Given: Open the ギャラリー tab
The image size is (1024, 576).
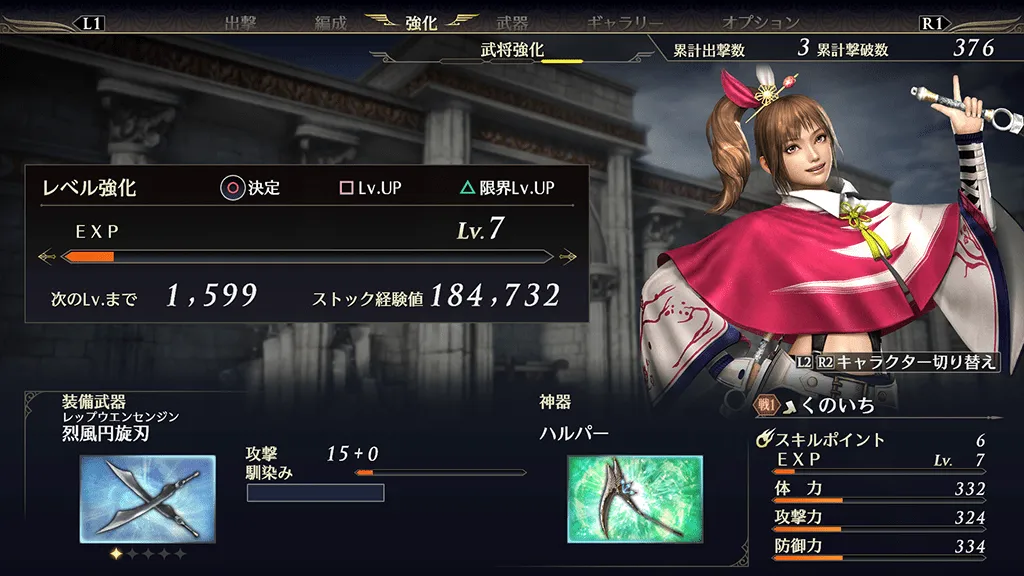Looking at the screenshot, I should point(624,23).
